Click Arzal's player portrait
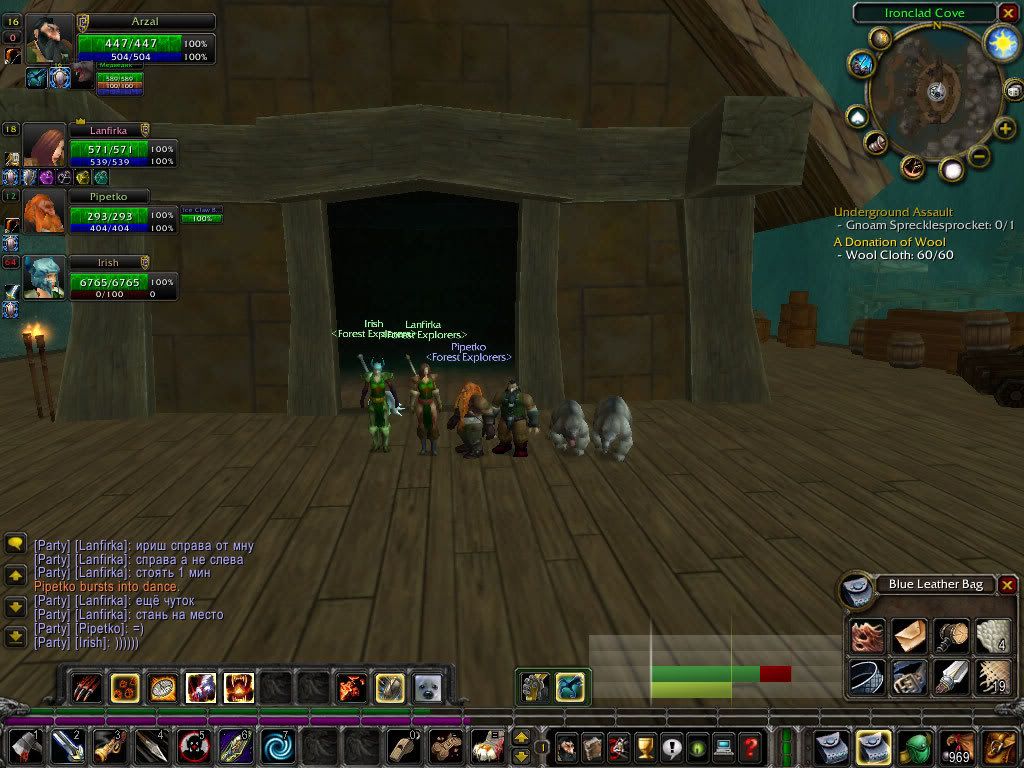The height and width of the screenshot is (768, 1024). click(50, 39)
